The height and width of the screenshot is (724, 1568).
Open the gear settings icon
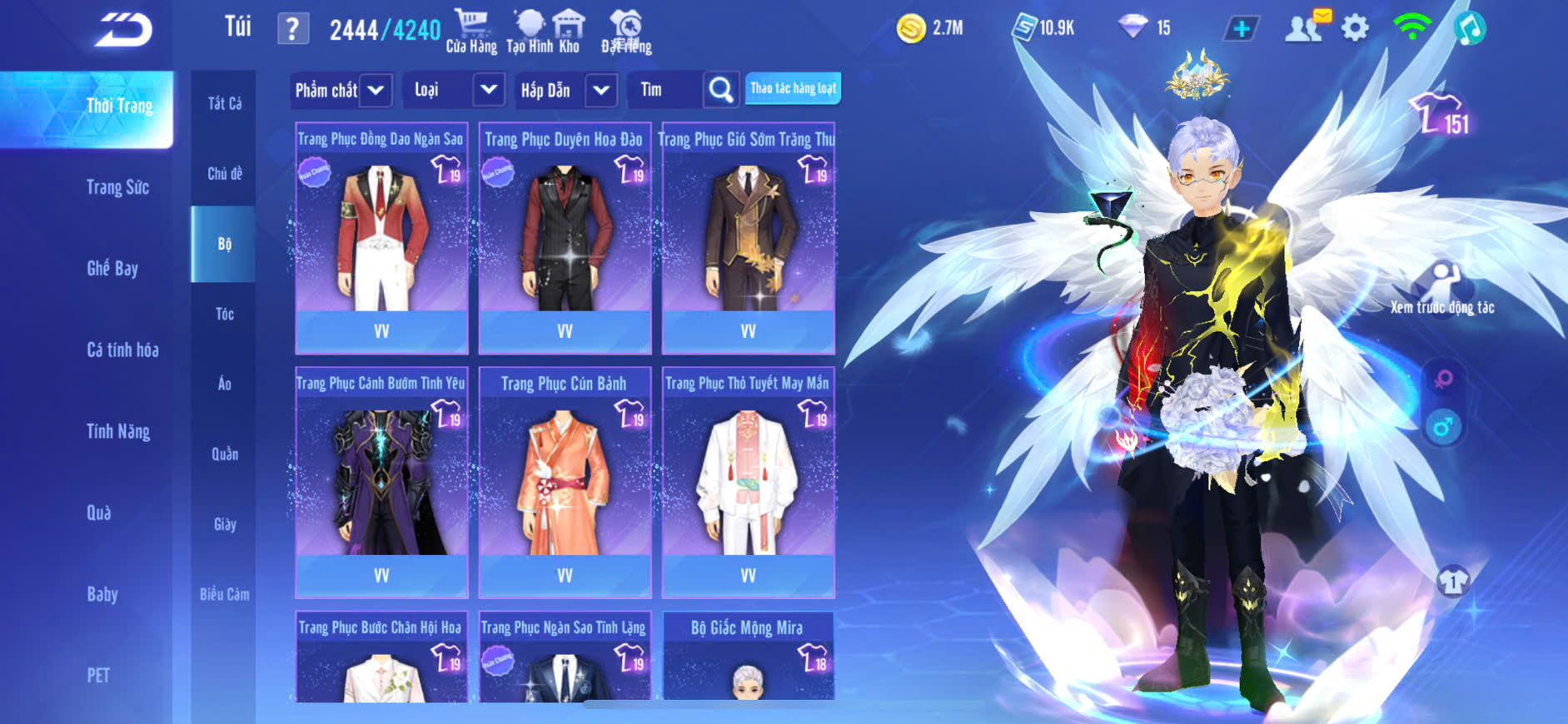click(x=1355, y=28)
